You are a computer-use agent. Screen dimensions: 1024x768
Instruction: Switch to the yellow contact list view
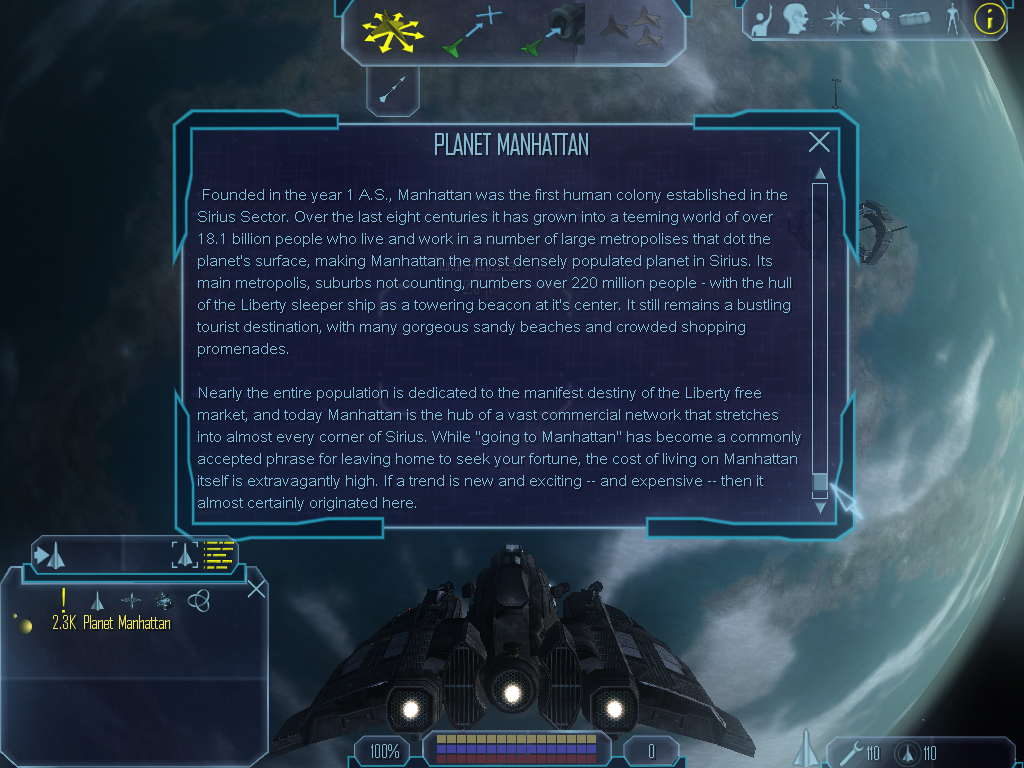point(218,554)
